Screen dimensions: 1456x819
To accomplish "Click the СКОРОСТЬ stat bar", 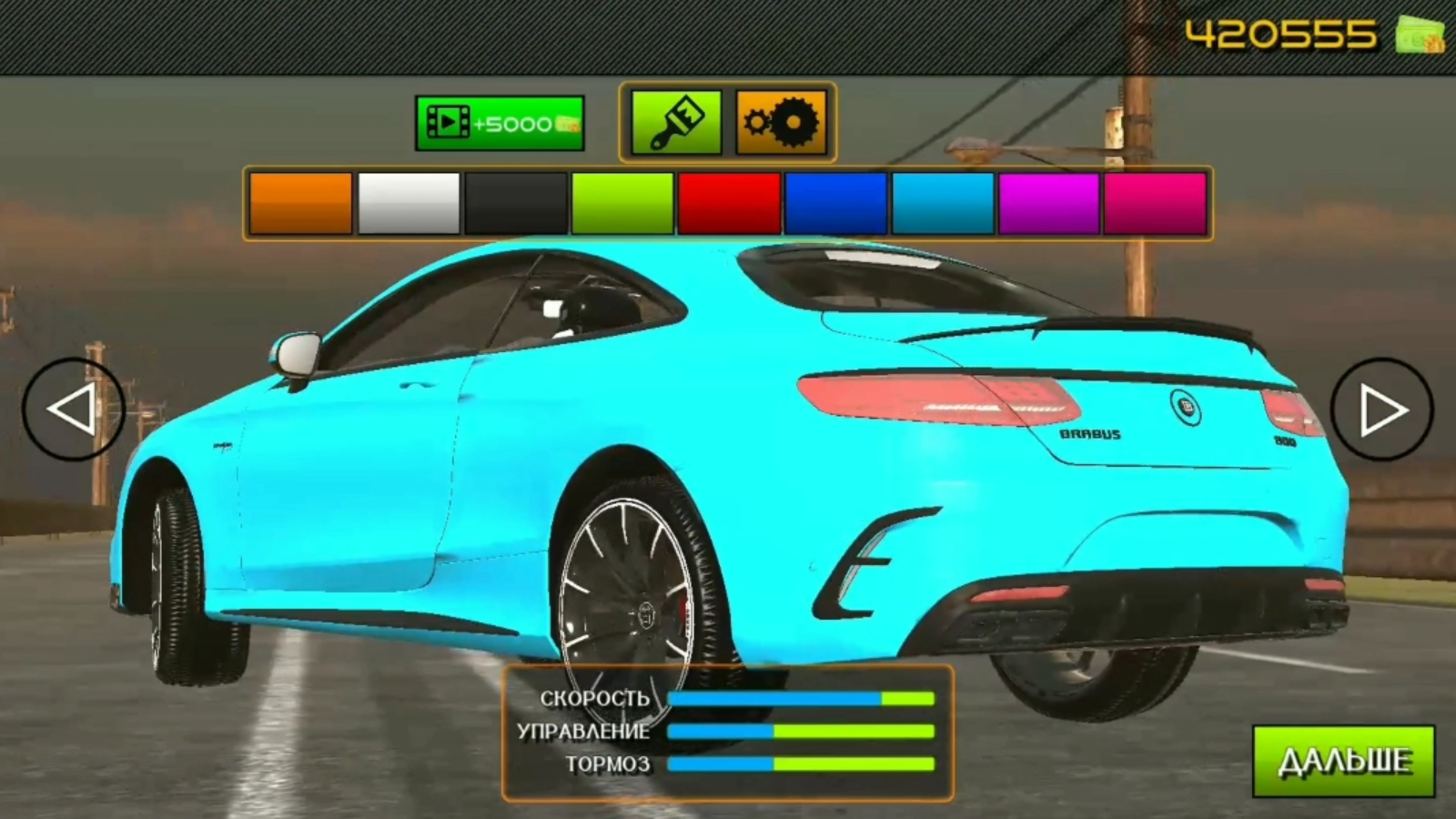I will point(801,700).
